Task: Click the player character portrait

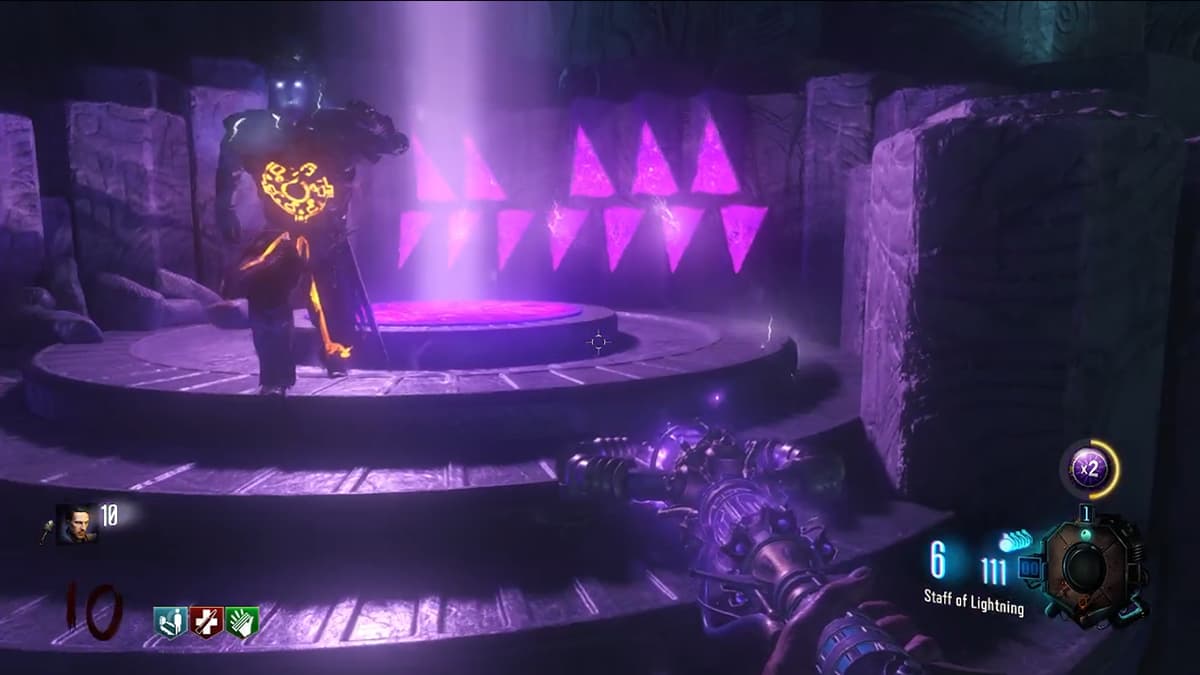Action: point(77,523)
